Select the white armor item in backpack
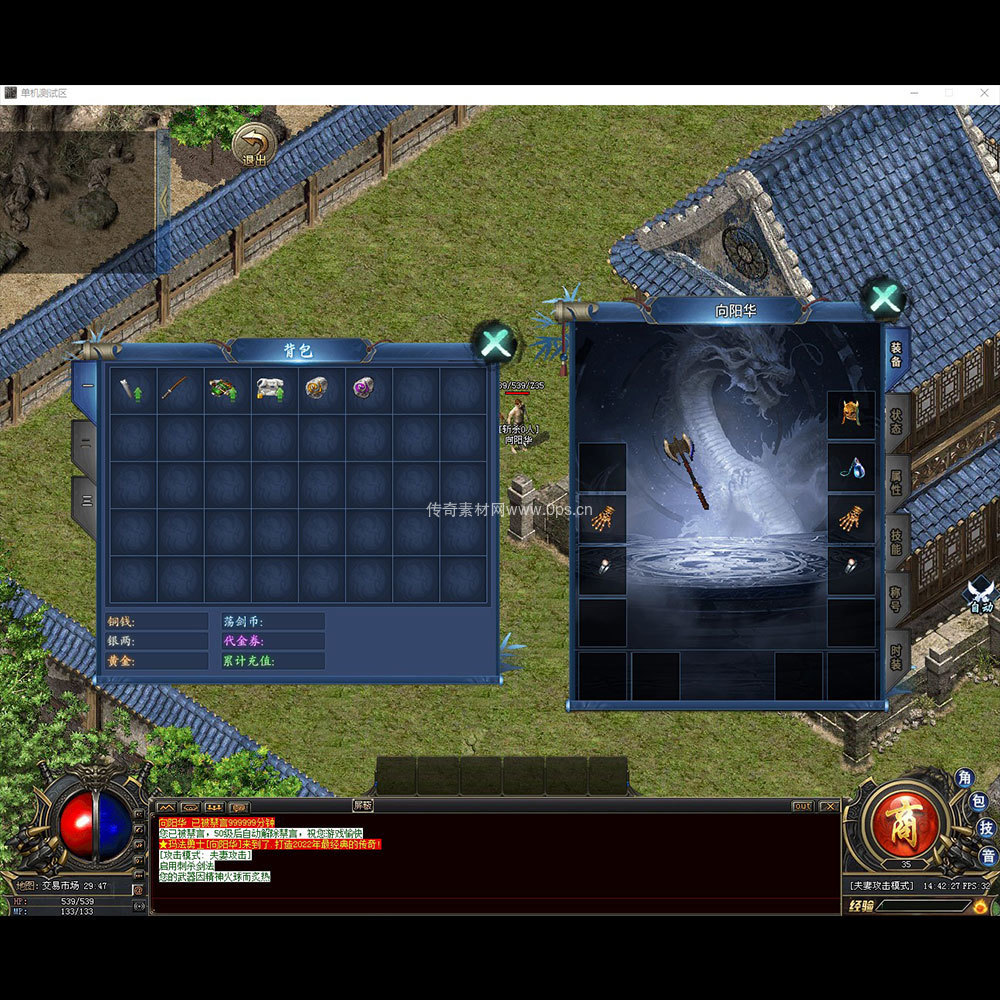This screenshot has height=1000, width=1000. (271, 388)
